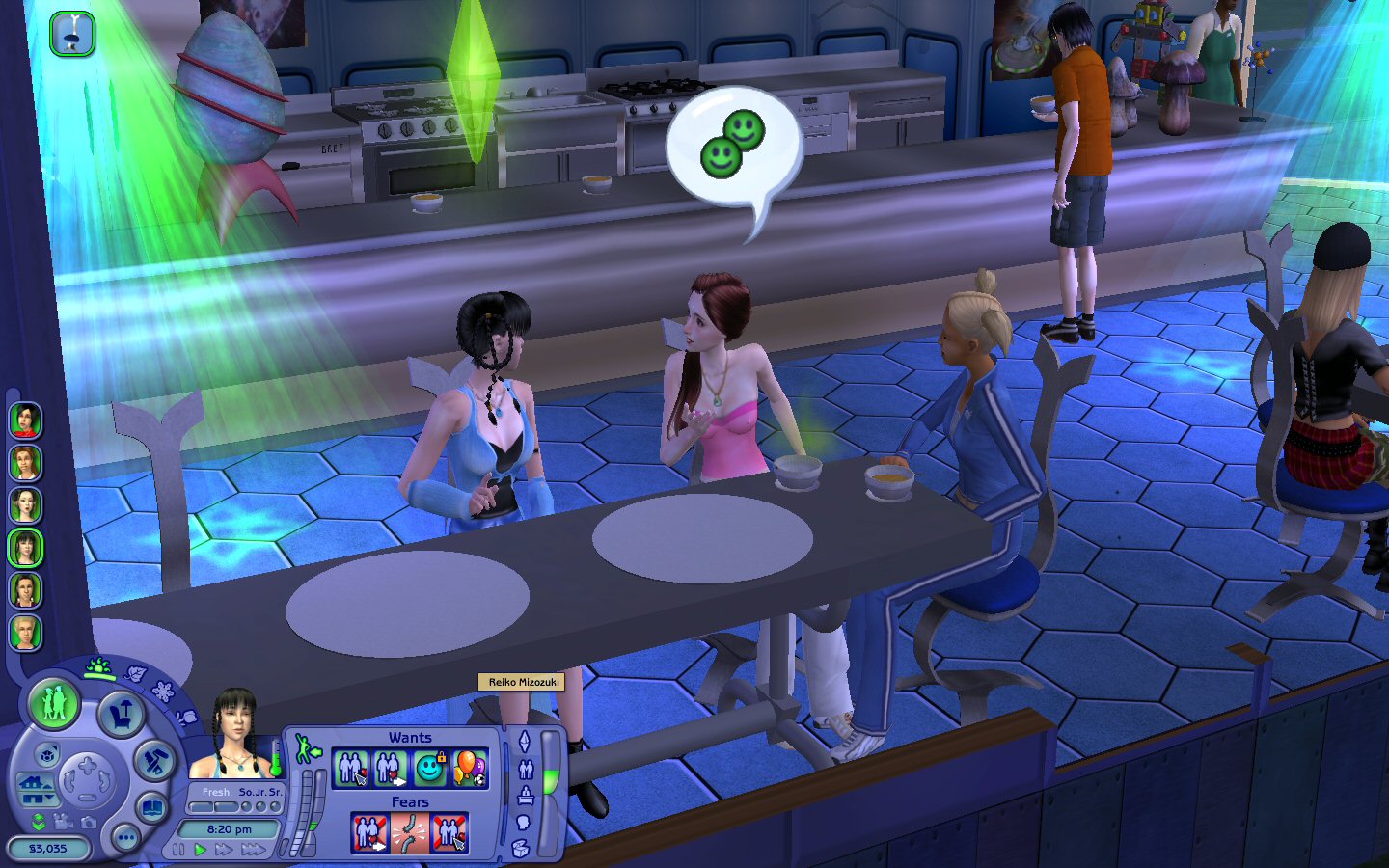
Task: Click the dining chair icon in top corner
Action: pyautogui.click(x=72, y=34)
